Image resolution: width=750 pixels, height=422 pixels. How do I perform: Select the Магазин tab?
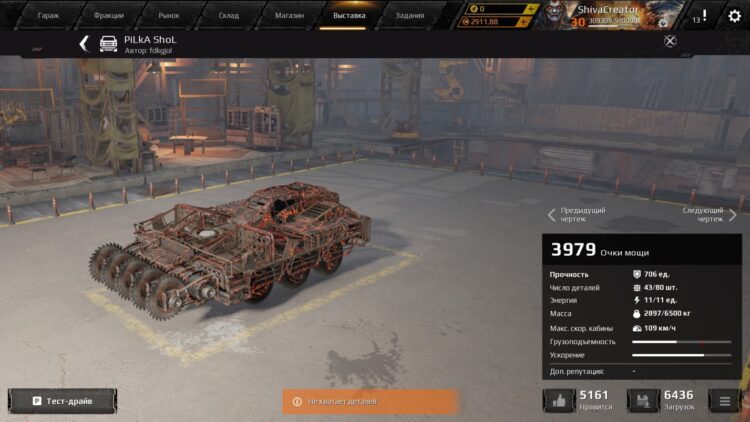click(x=289, y=15)
